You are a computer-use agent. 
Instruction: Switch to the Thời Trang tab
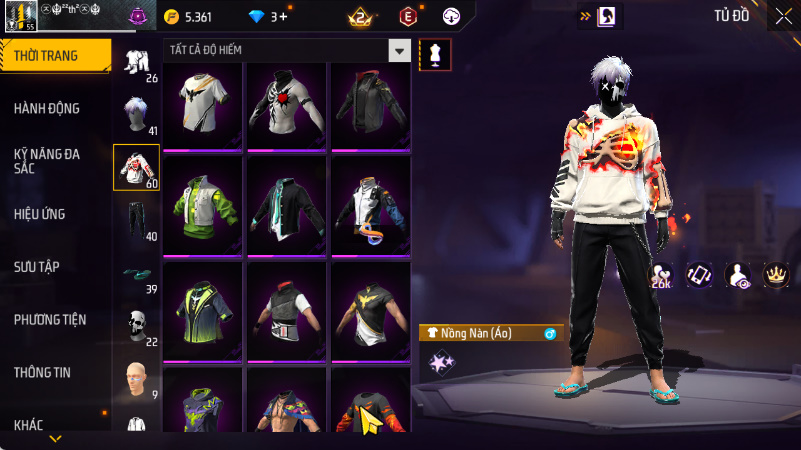point(47,56)
